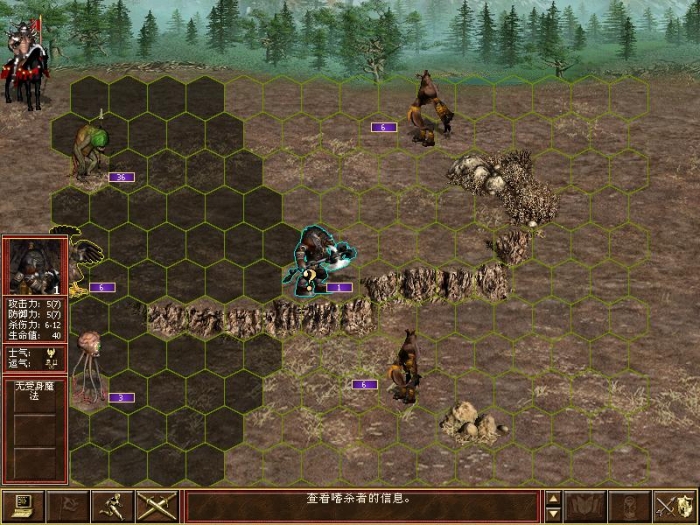Select the cyan-highlighted active creature stack
This screenshot has height=525, width=700.
(318, 260)
